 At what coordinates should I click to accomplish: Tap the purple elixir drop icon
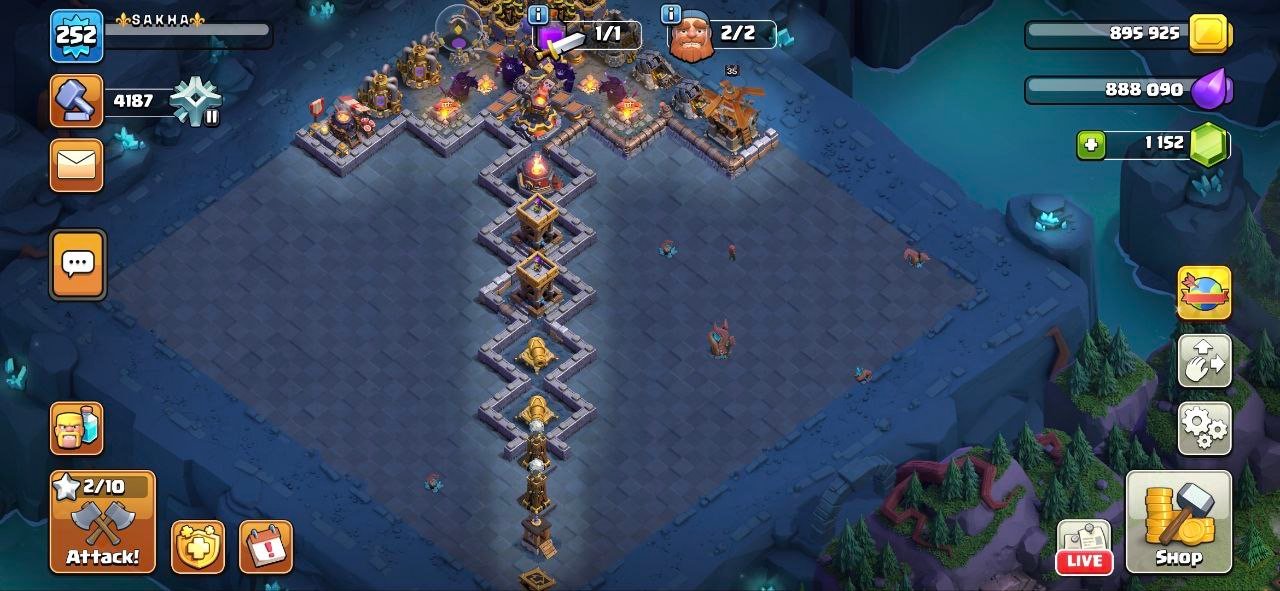click(1213, 90)
